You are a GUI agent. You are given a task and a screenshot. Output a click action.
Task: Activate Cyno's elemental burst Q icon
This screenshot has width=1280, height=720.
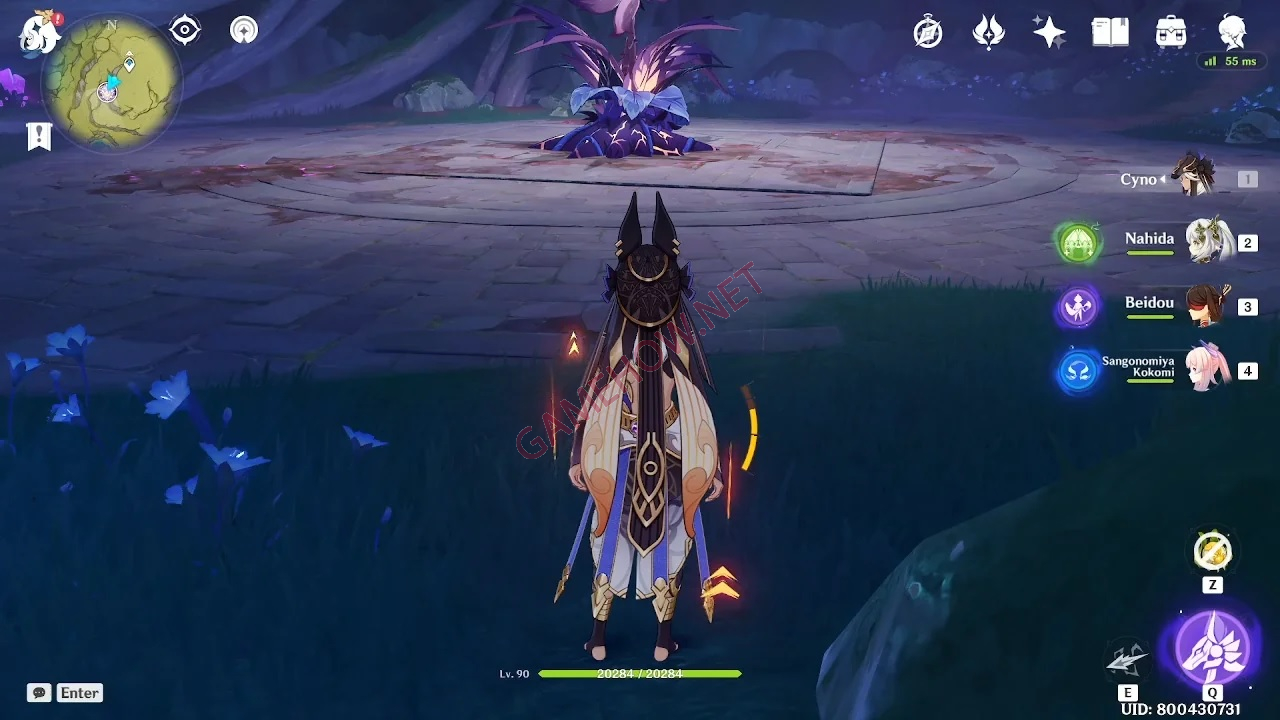(1211, 652)
